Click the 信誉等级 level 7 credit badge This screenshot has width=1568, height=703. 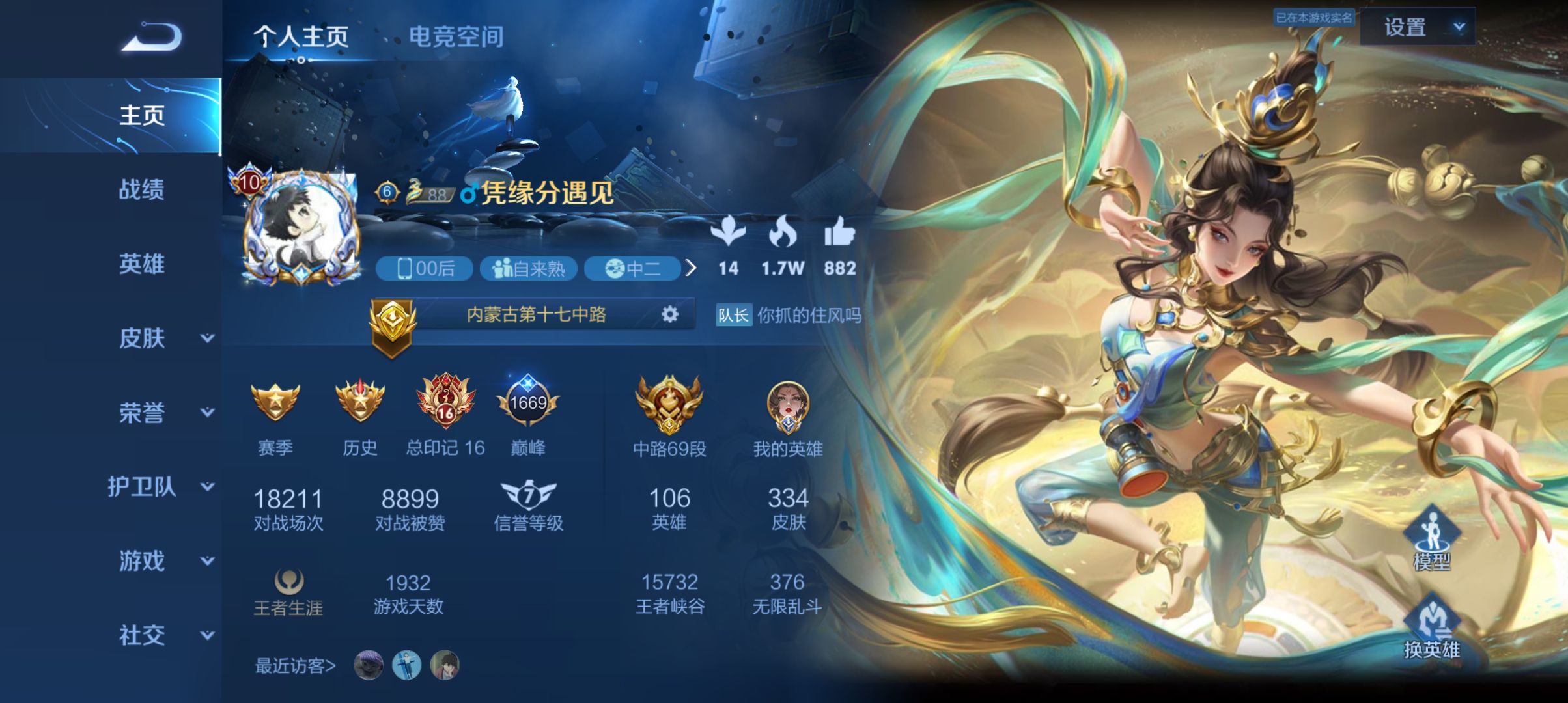529,495
